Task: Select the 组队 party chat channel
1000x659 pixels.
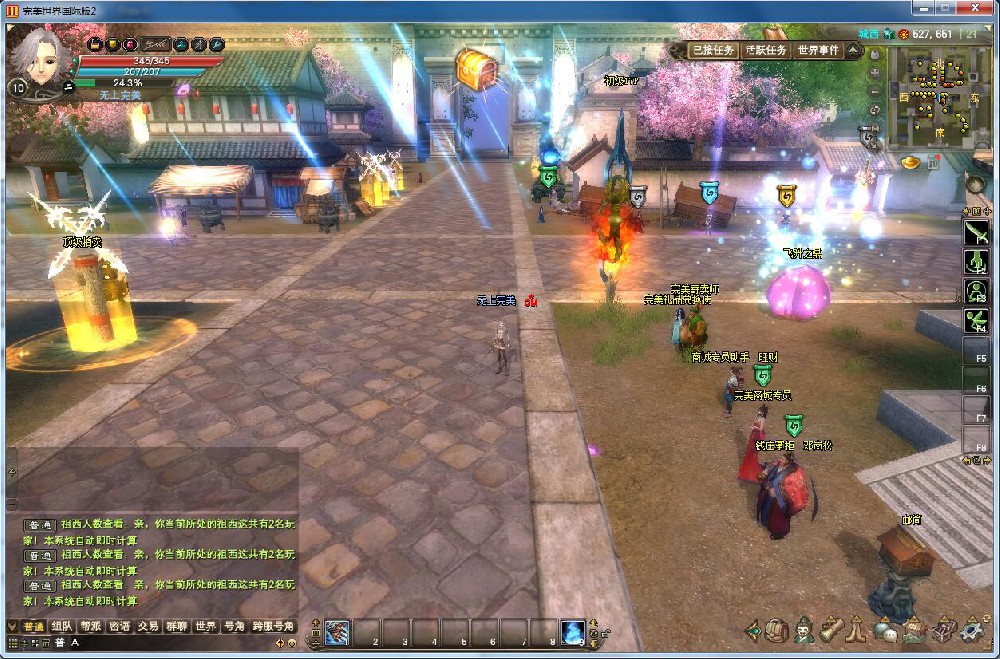Action: coord(62,626)
